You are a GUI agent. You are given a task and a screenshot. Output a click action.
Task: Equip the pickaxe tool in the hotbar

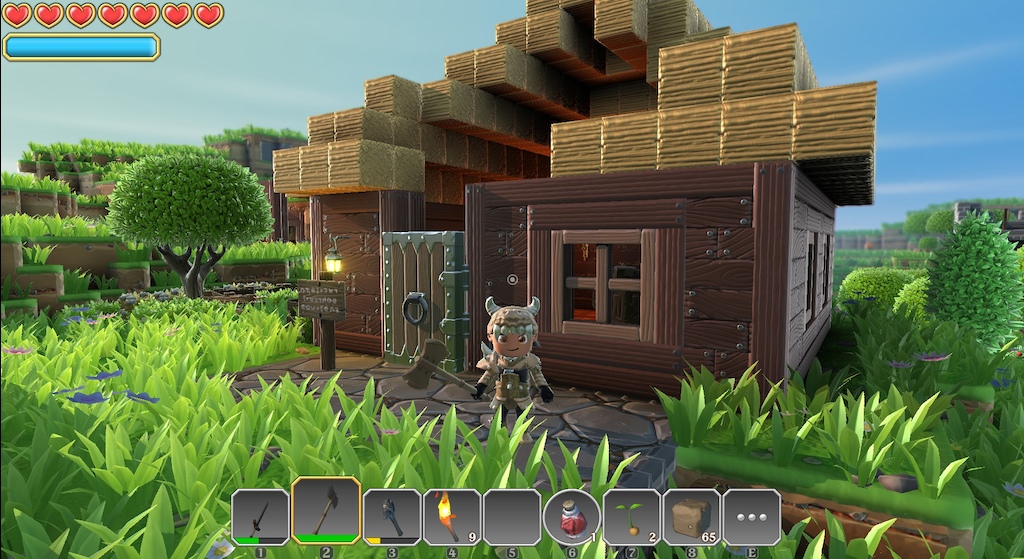pyautogui.click(x=391, y=516)
